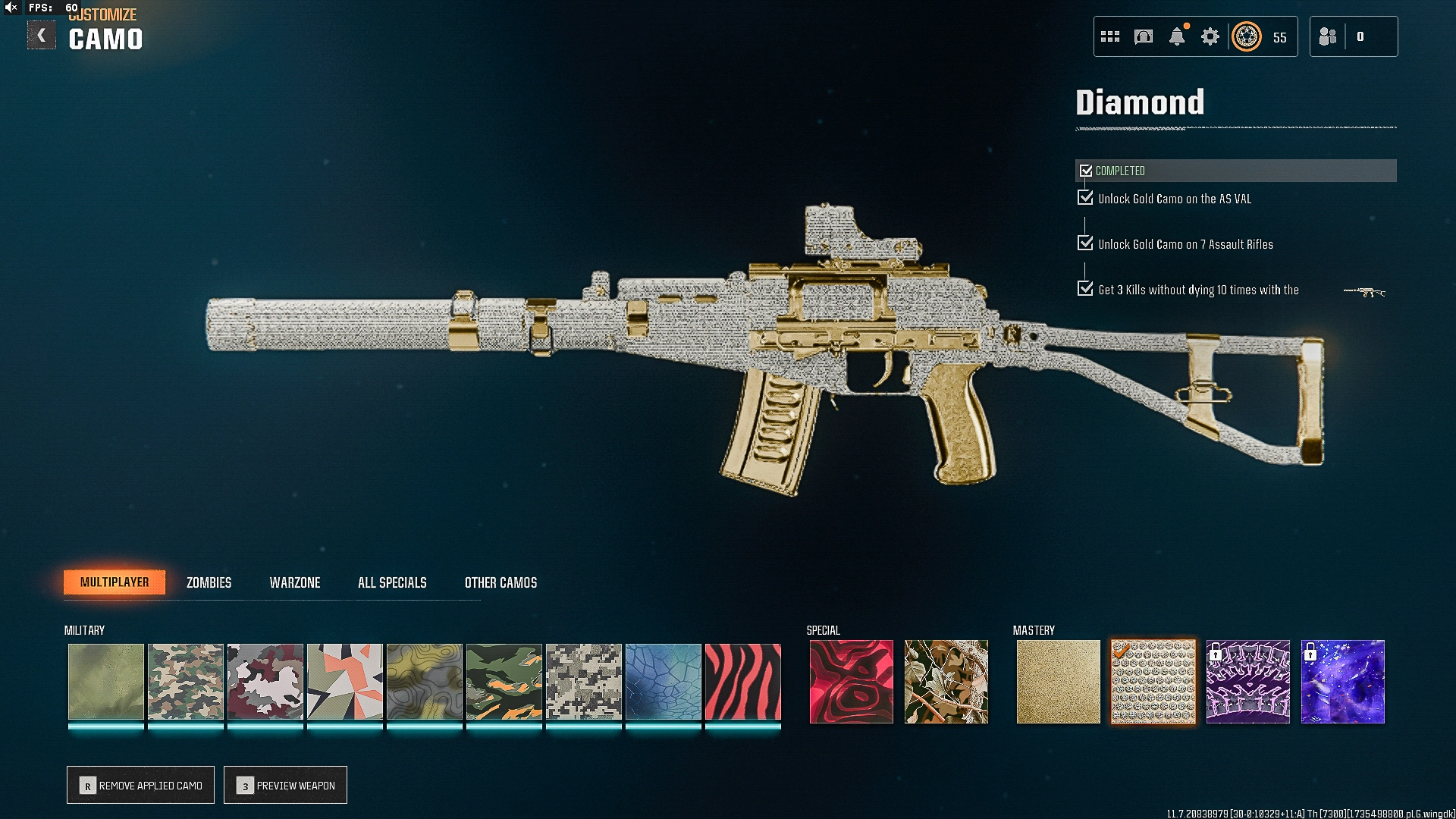Select the red swirl special camo
The width and height of the screenshot is (1456, 819).
851,682
